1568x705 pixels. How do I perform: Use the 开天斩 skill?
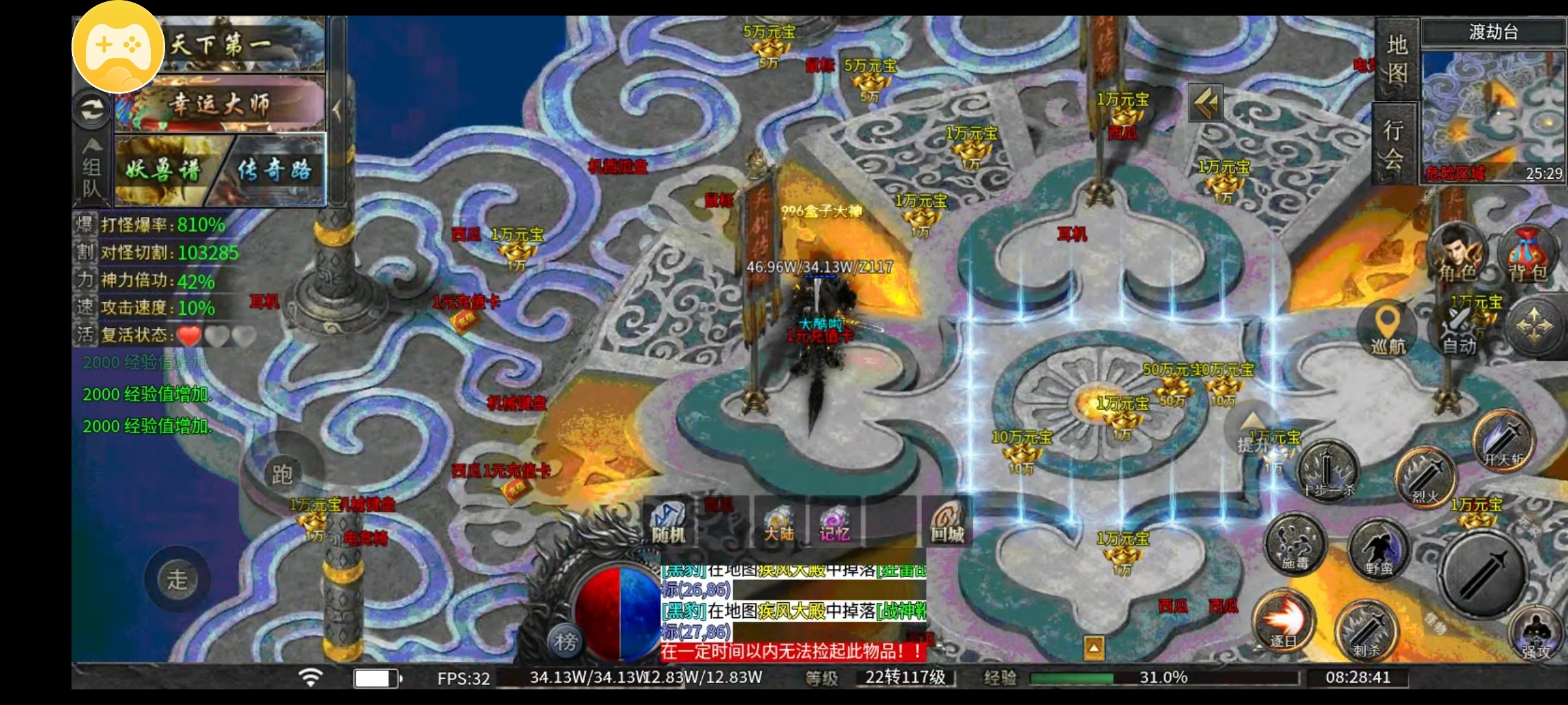[x=1504, y=441]
